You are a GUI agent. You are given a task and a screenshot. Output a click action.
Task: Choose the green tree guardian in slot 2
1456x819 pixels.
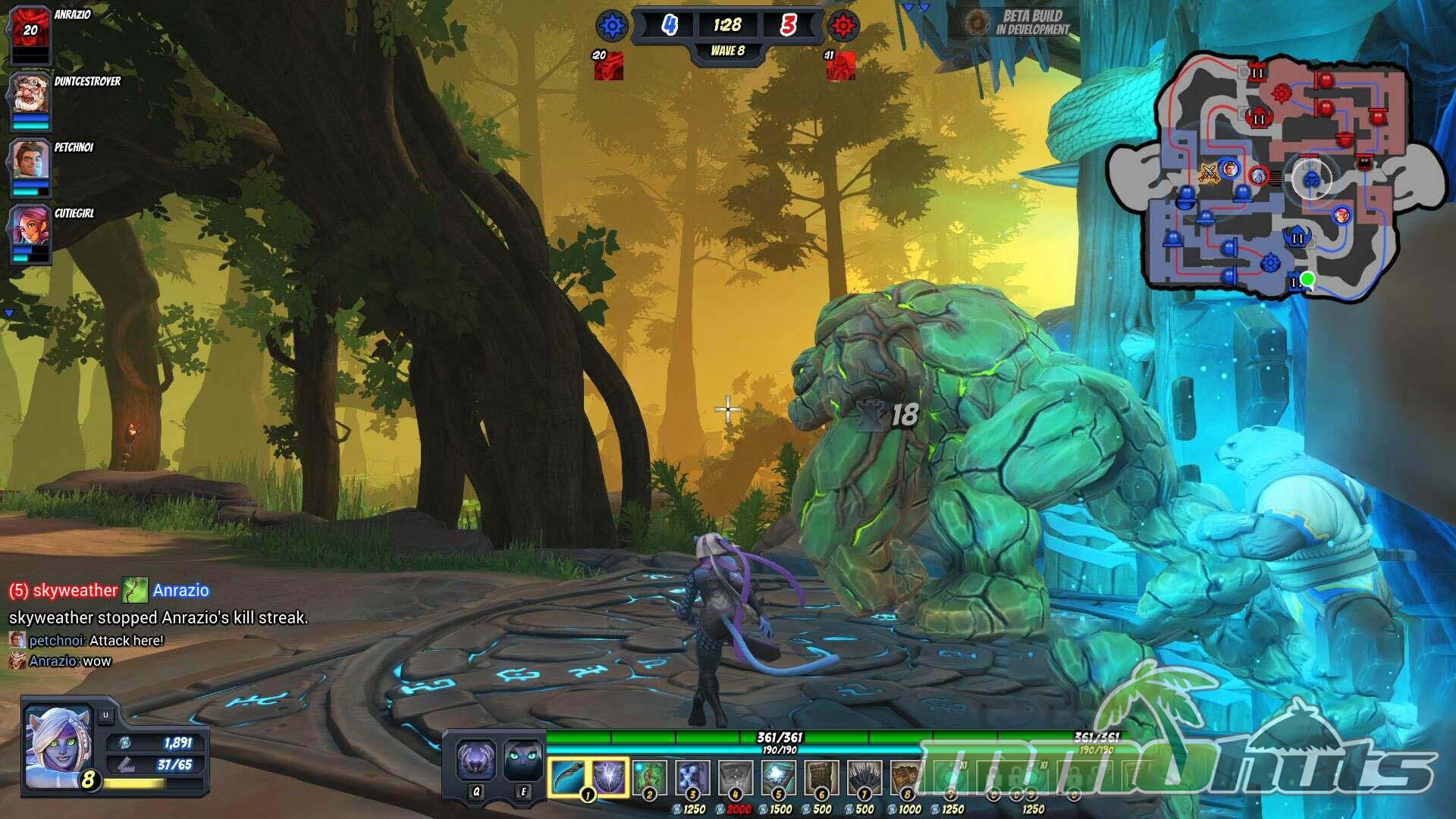tap(650, 778)
